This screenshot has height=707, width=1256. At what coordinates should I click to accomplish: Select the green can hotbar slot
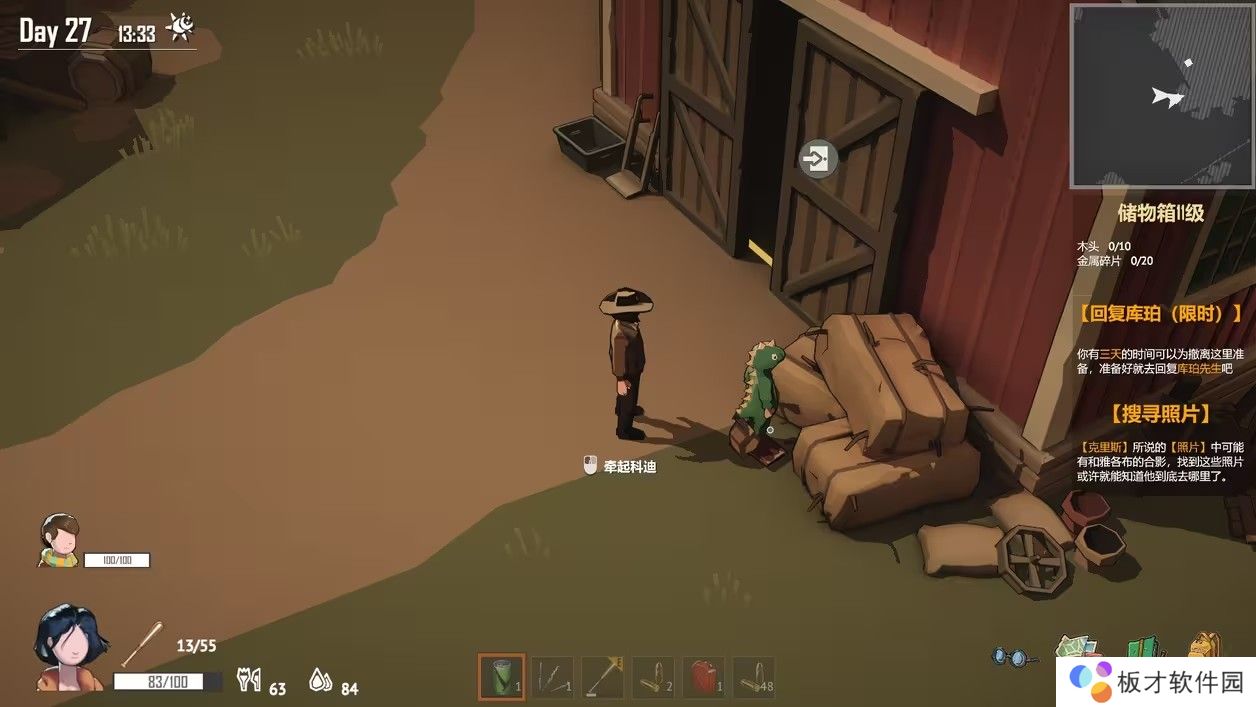point(501,677)
